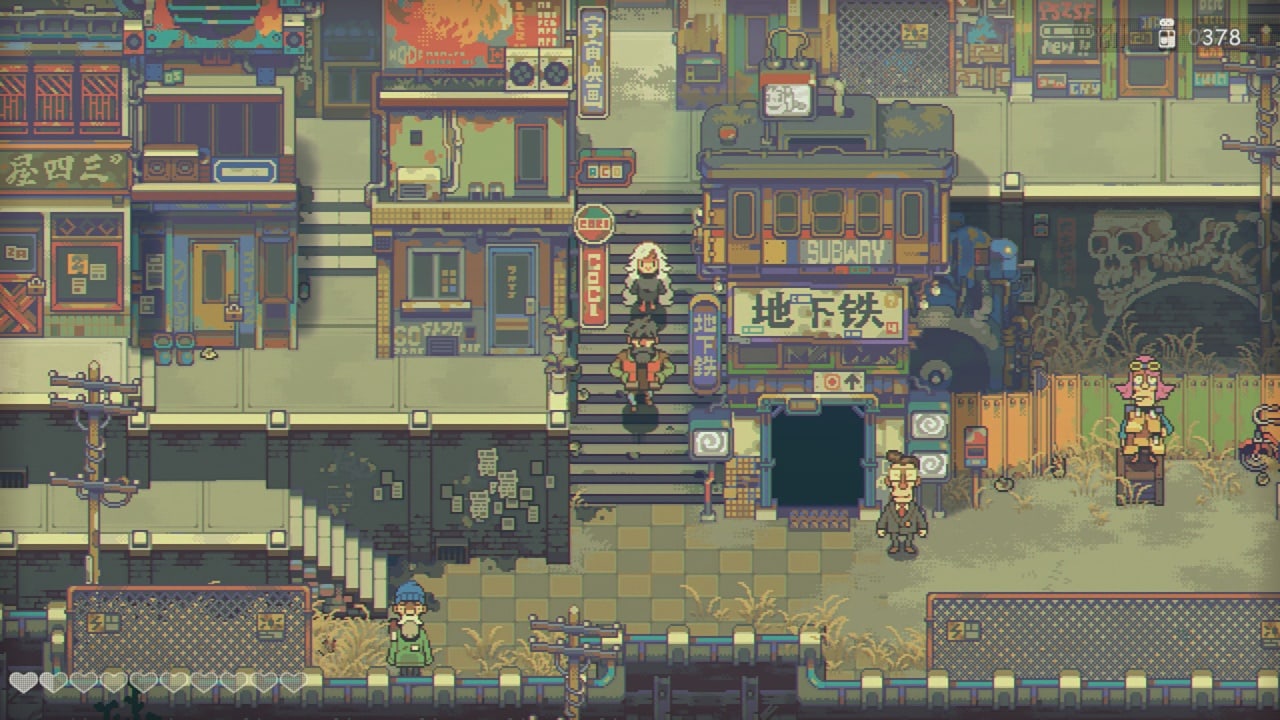The image size is (1280, 720).
Task: Click the vertical COCI neon sign
Action: (592, 293)
